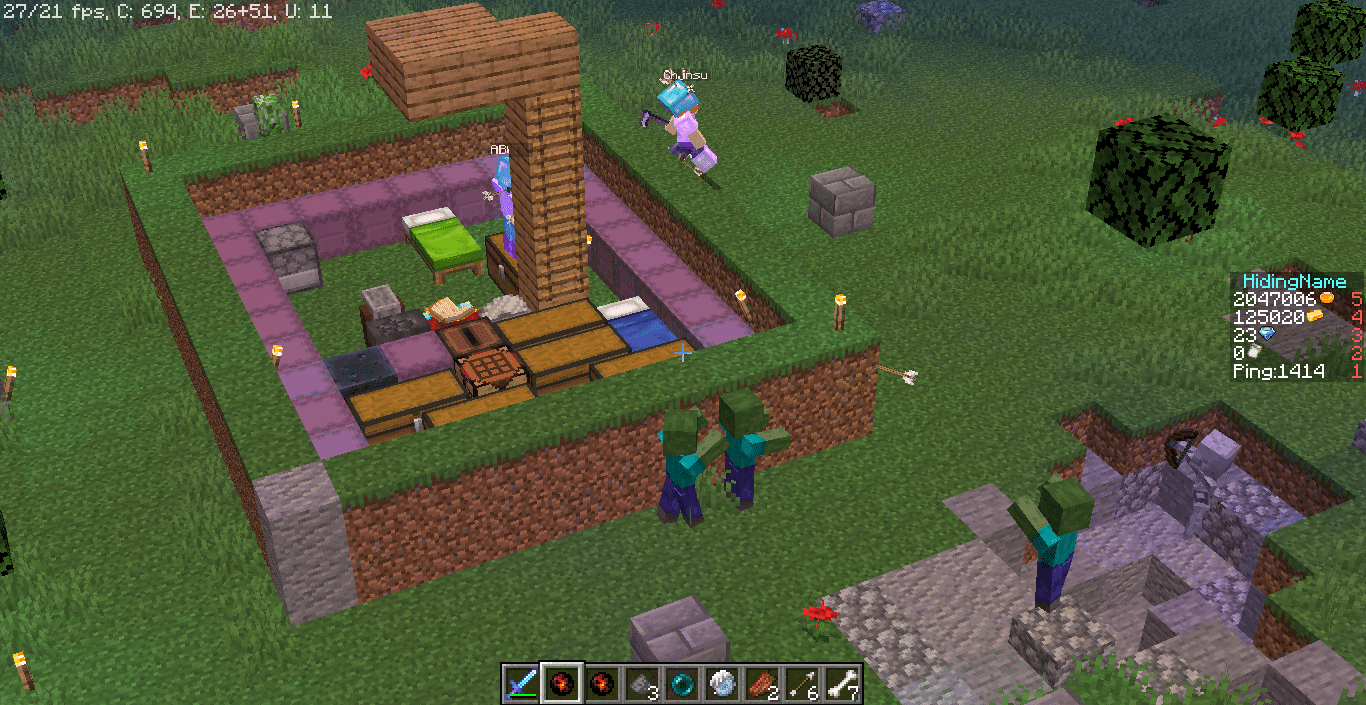Screen dimensions: 1366x705
Task: Select the diamond sword hotbar slot
Action: (x=521, y=684)
